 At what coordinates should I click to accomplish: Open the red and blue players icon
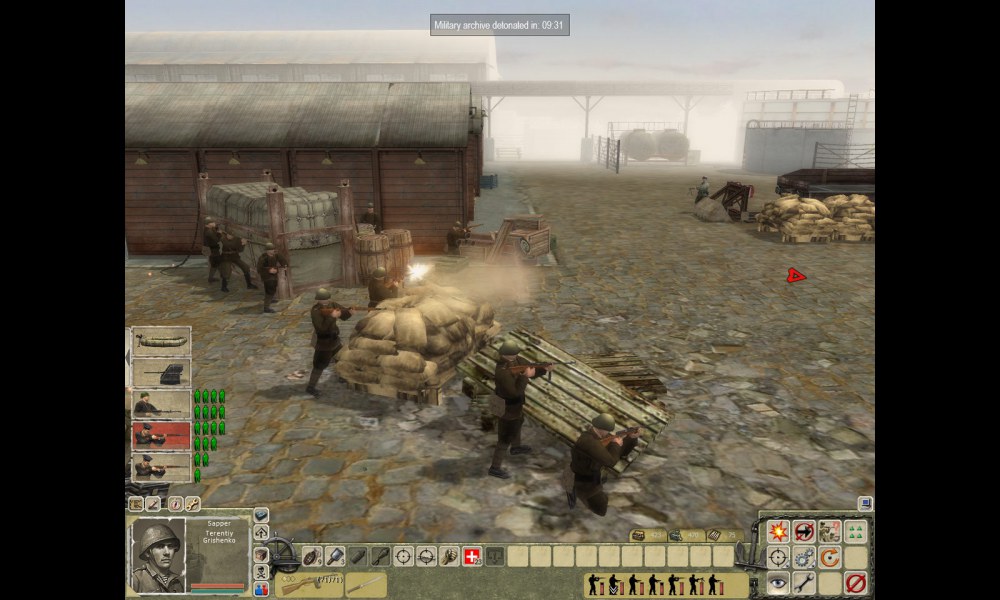pyautogui.click(x=261, y=589)
